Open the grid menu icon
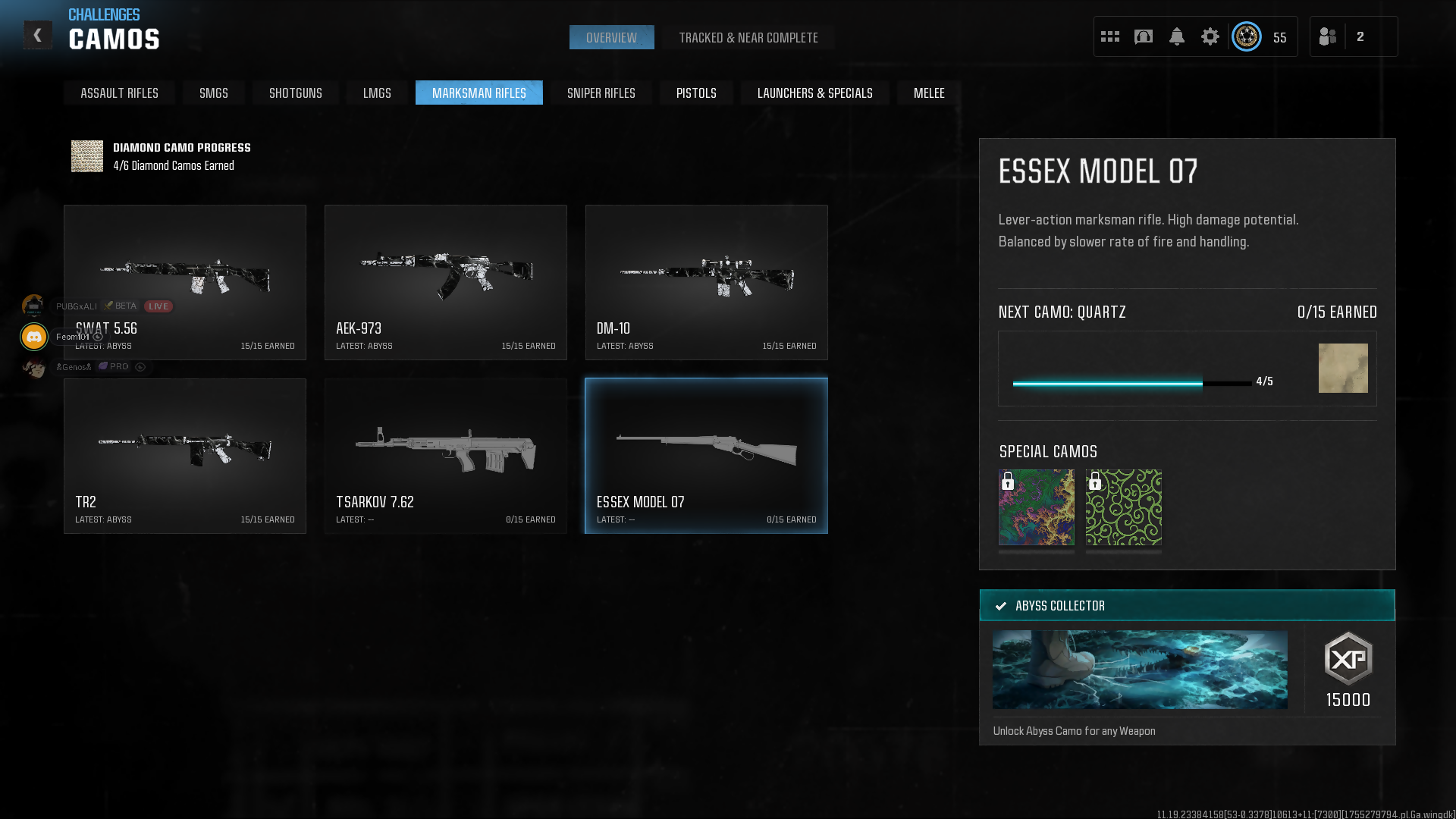Image resolution: width=1456 pixels, height=819 pixels. tap(1109, 36)
